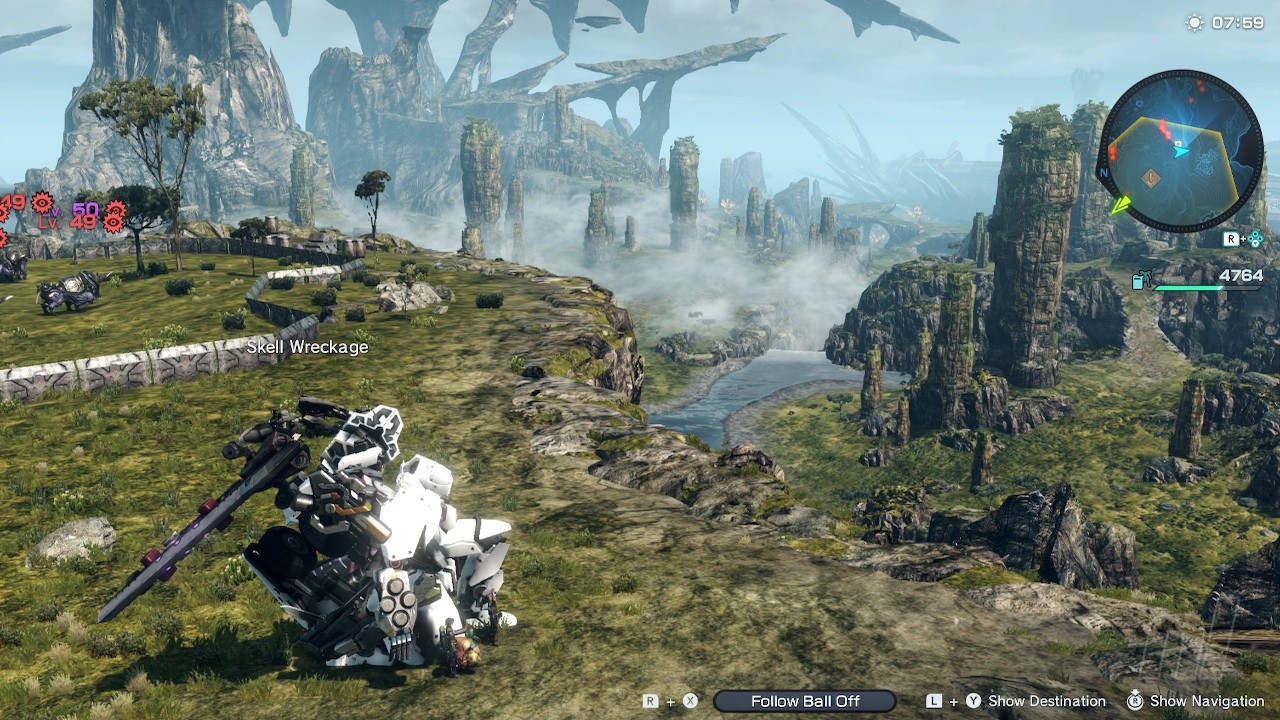Activate the Show Navigation option
The height and width of the screenshot is (720, 1280).
point(1207,701)
